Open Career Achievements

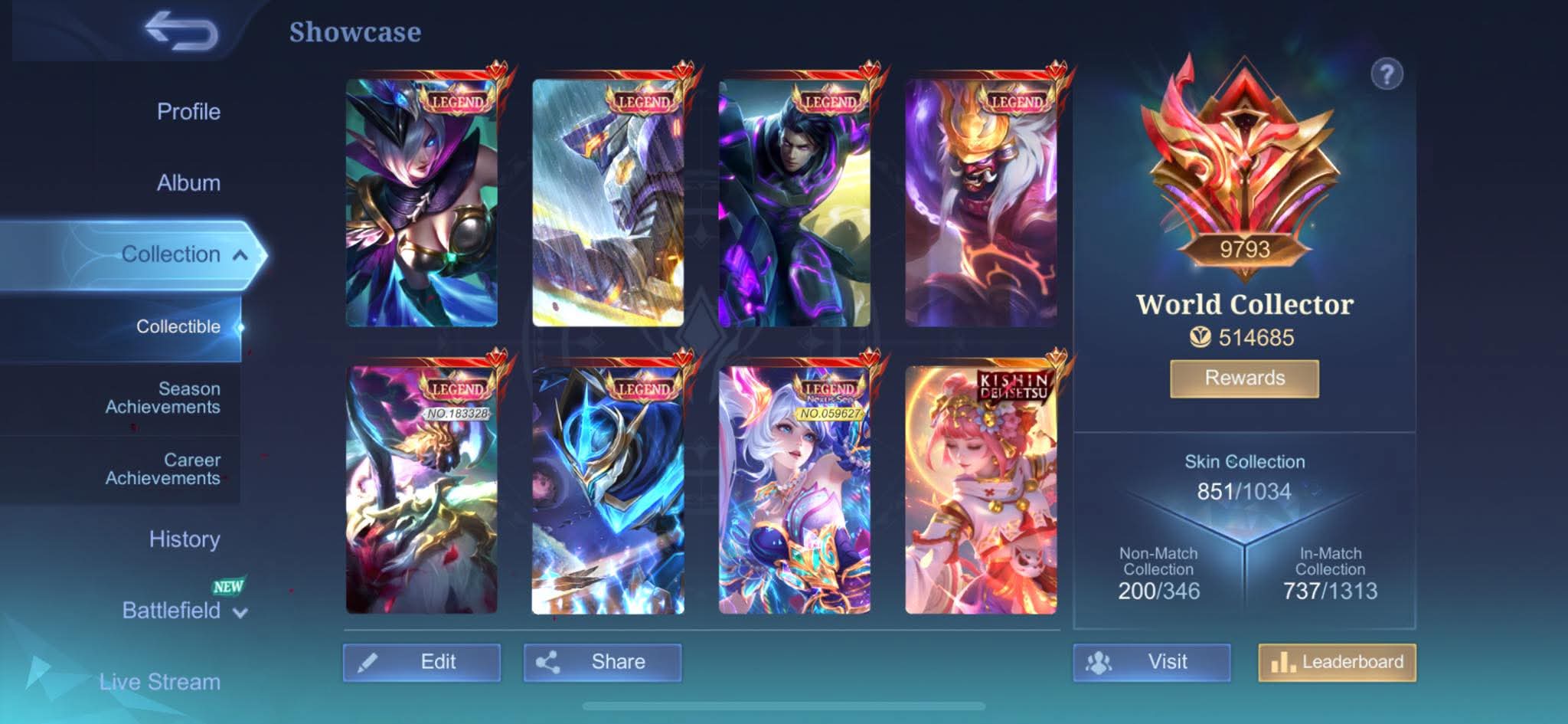coord(162,469)
